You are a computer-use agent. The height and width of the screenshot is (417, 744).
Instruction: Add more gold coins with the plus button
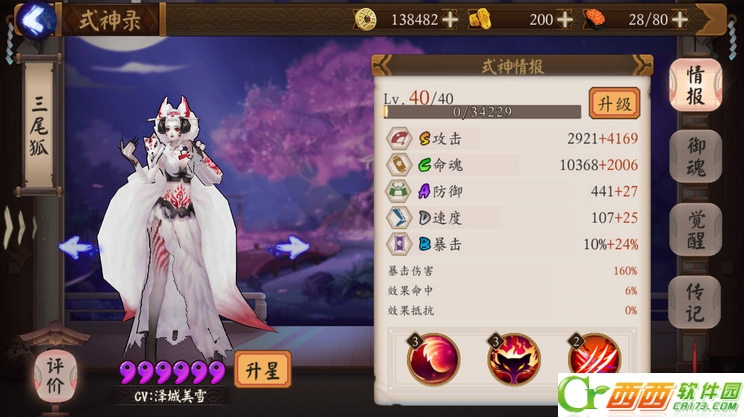pyautogui.click(x=450, y=19)
